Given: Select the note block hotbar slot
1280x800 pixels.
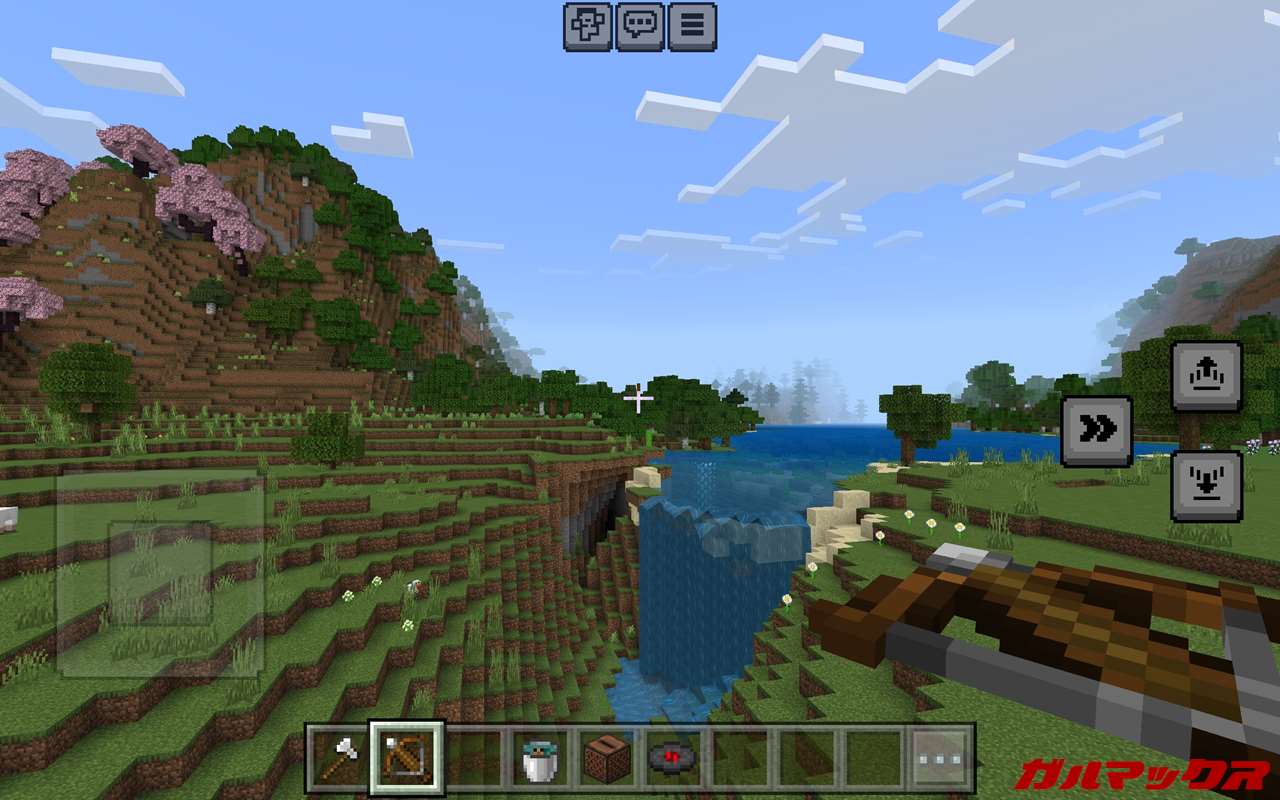Looking at the screenshot, I should click(607, 759).
